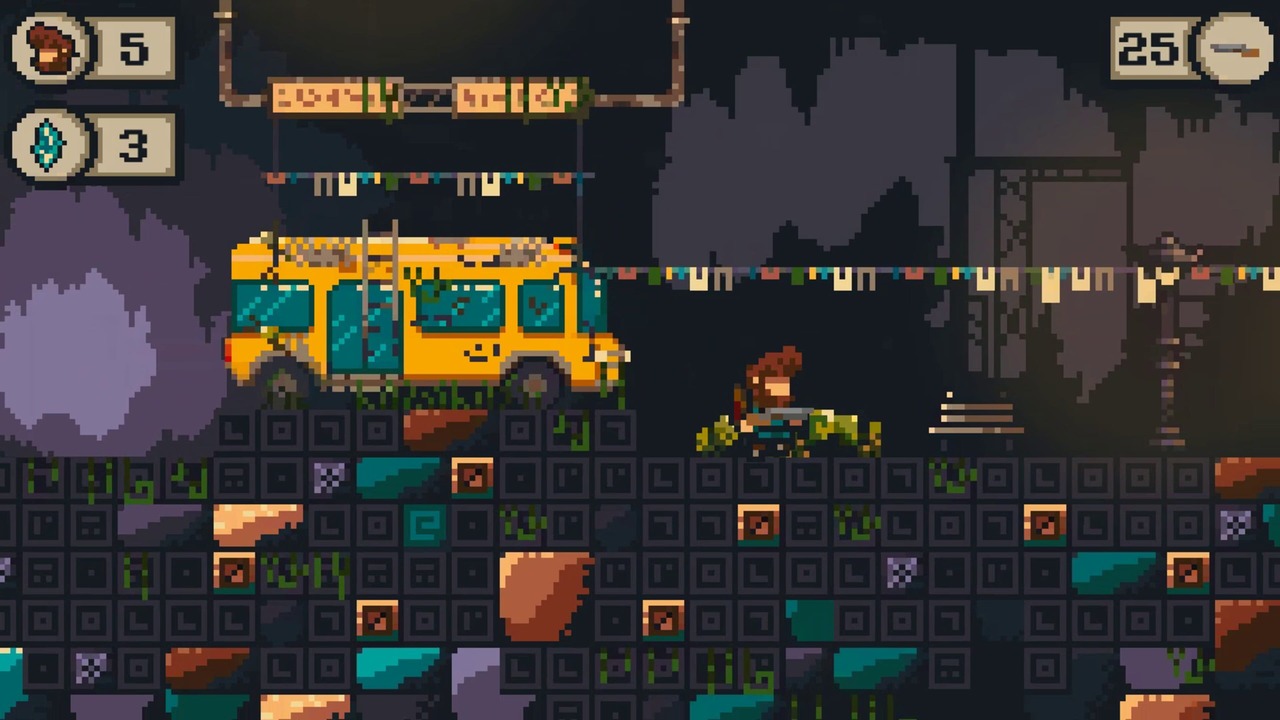Click an orange crate block in the ground
1280x720 pixels.
click(x=474, y=477)
